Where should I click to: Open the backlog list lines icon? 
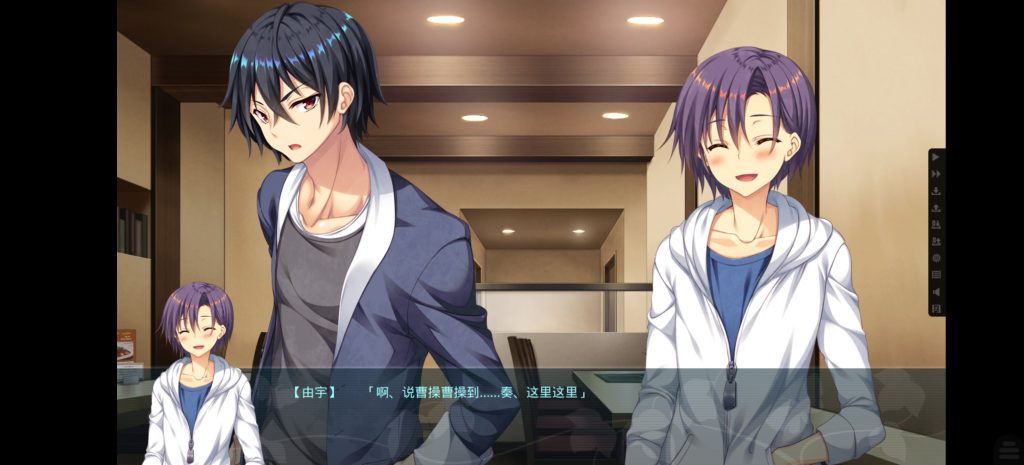click(936, 275)
